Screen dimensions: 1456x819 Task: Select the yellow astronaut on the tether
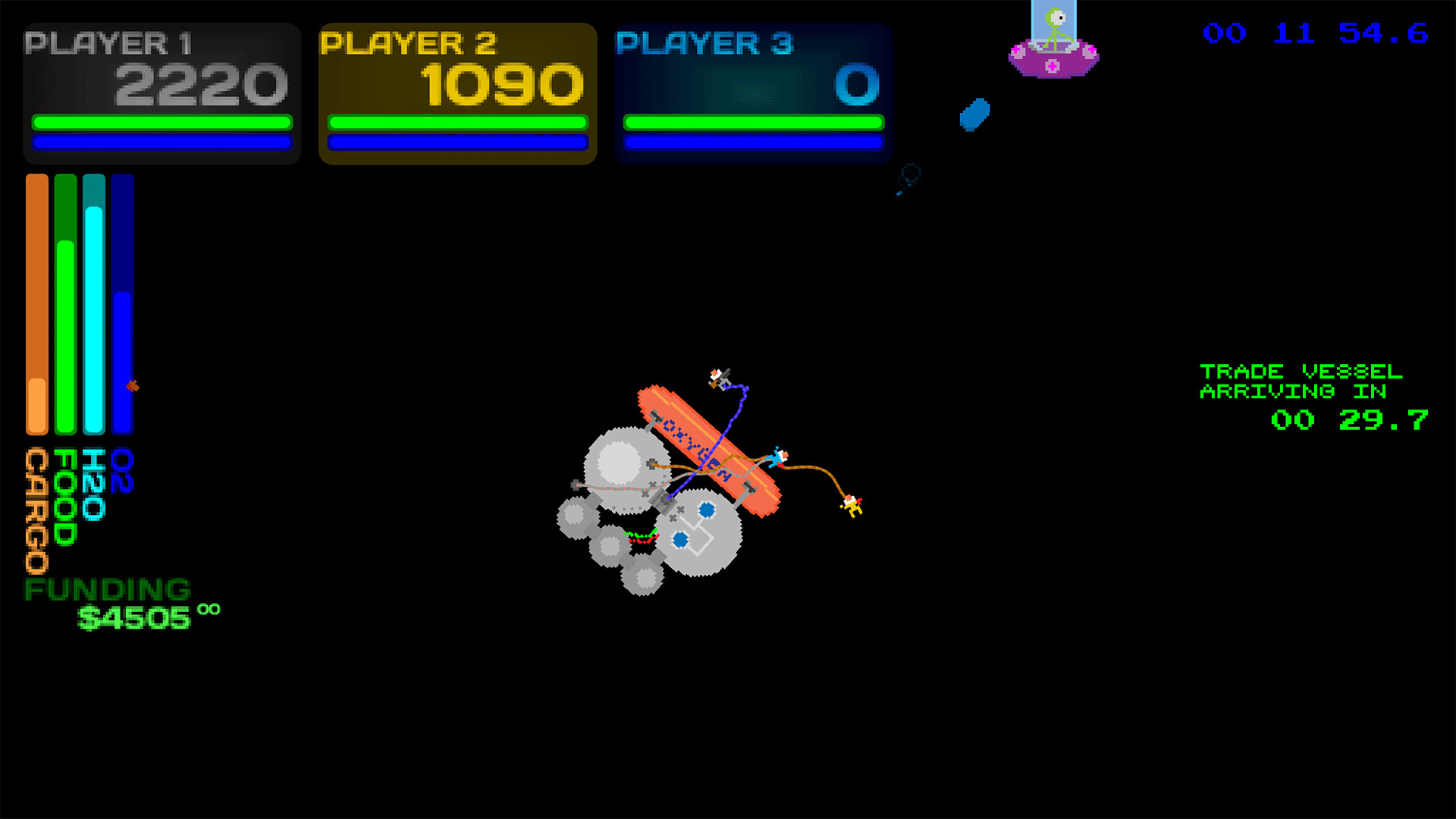[852, 507]
